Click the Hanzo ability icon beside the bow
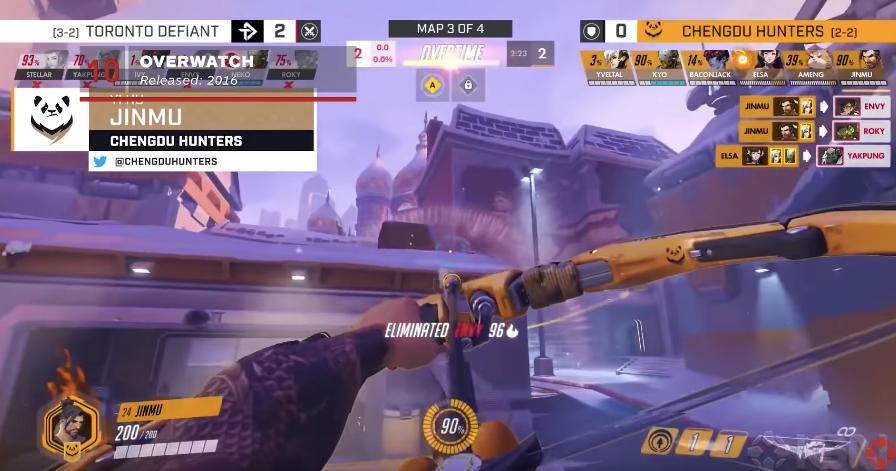Image resolution: width=896 pixels, height=471 pixels. click(662, 439)
